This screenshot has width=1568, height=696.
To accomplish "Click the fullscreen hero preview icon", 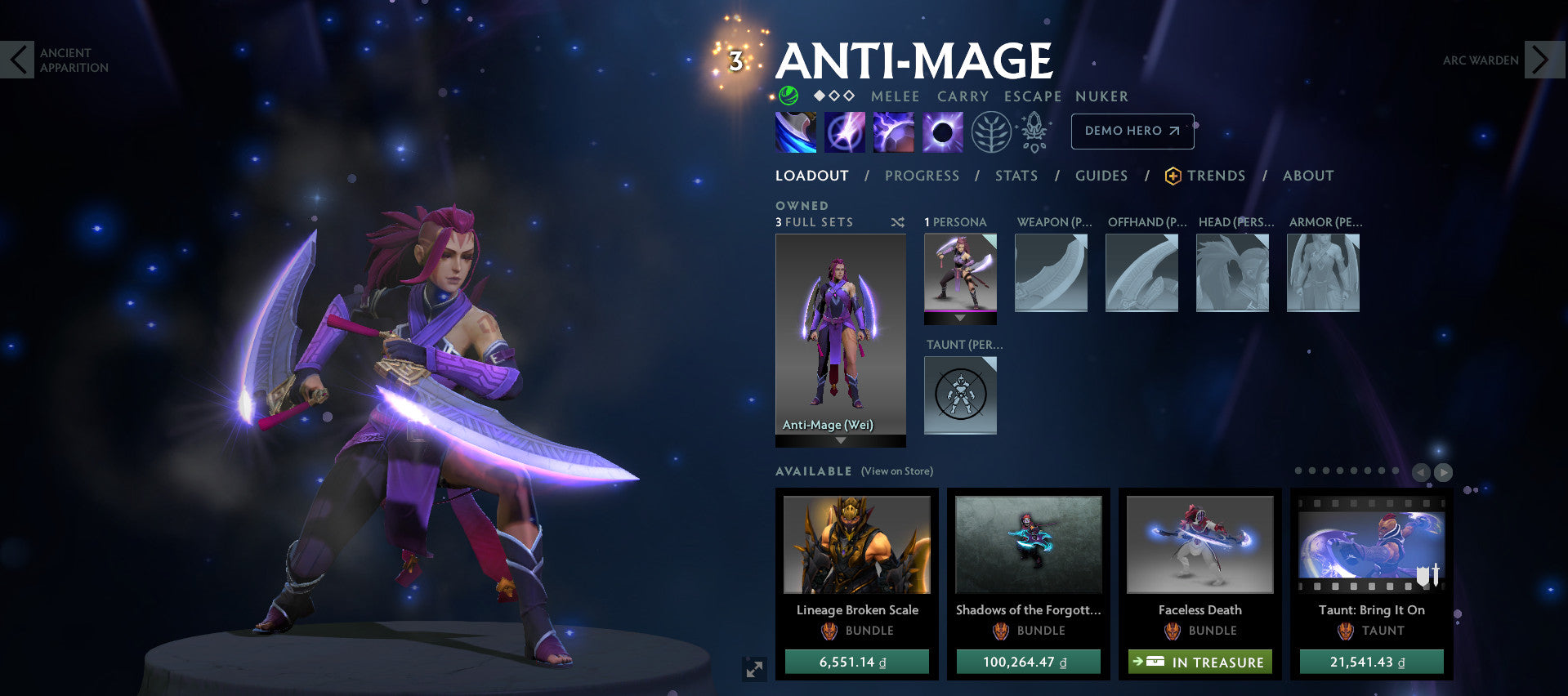I will [753, 667].
